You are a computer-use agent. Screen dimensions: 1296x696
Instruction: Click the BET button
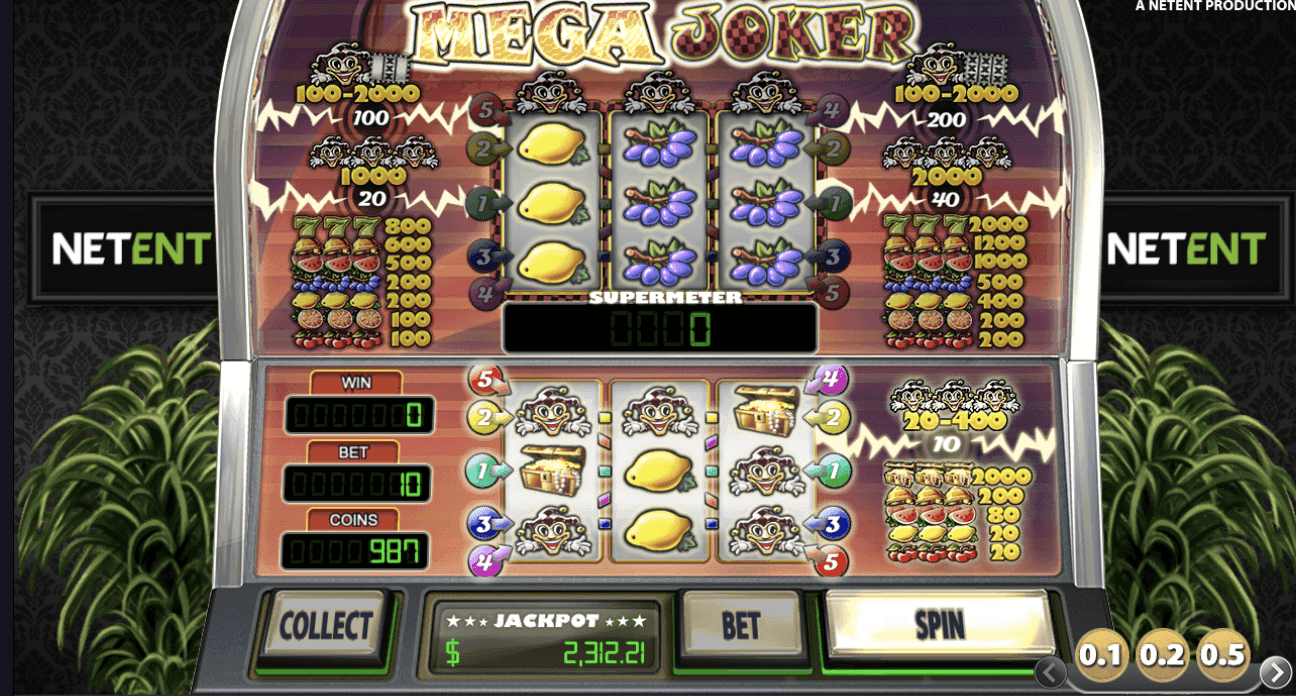point(741,626)
